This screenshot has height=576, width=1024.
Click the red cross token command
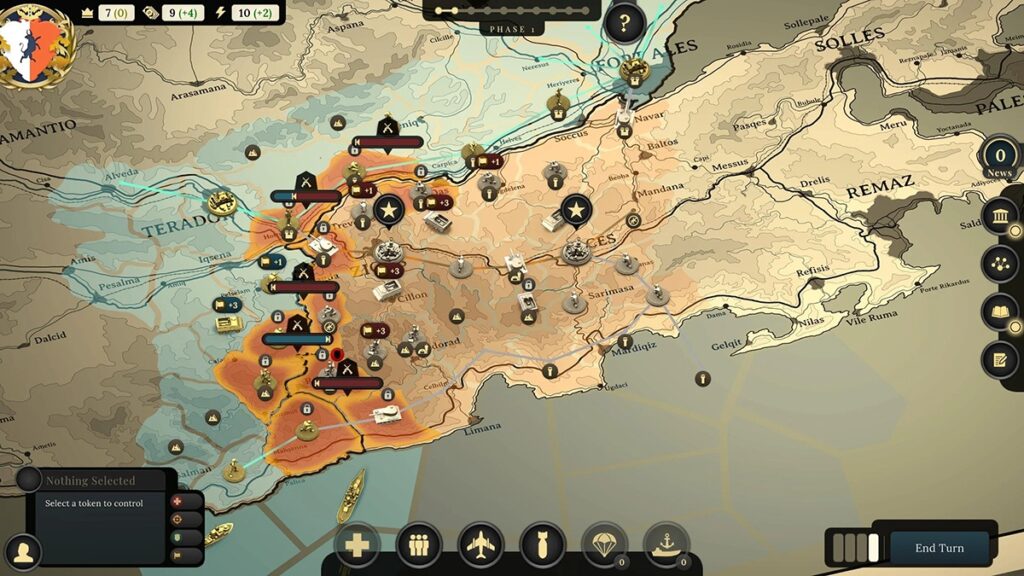pyautogui.click(x=178, y=501)
